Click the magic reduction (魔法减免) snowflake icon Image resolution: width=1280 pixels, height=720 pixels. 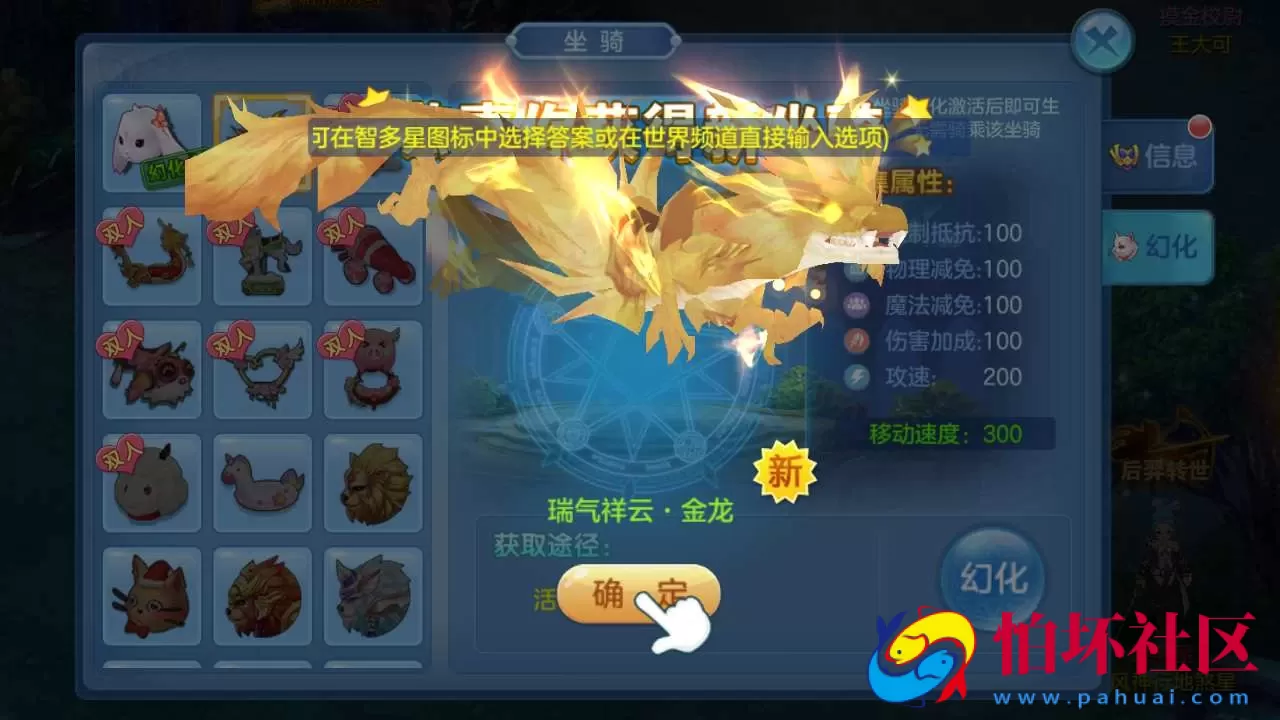pos(855,305)
